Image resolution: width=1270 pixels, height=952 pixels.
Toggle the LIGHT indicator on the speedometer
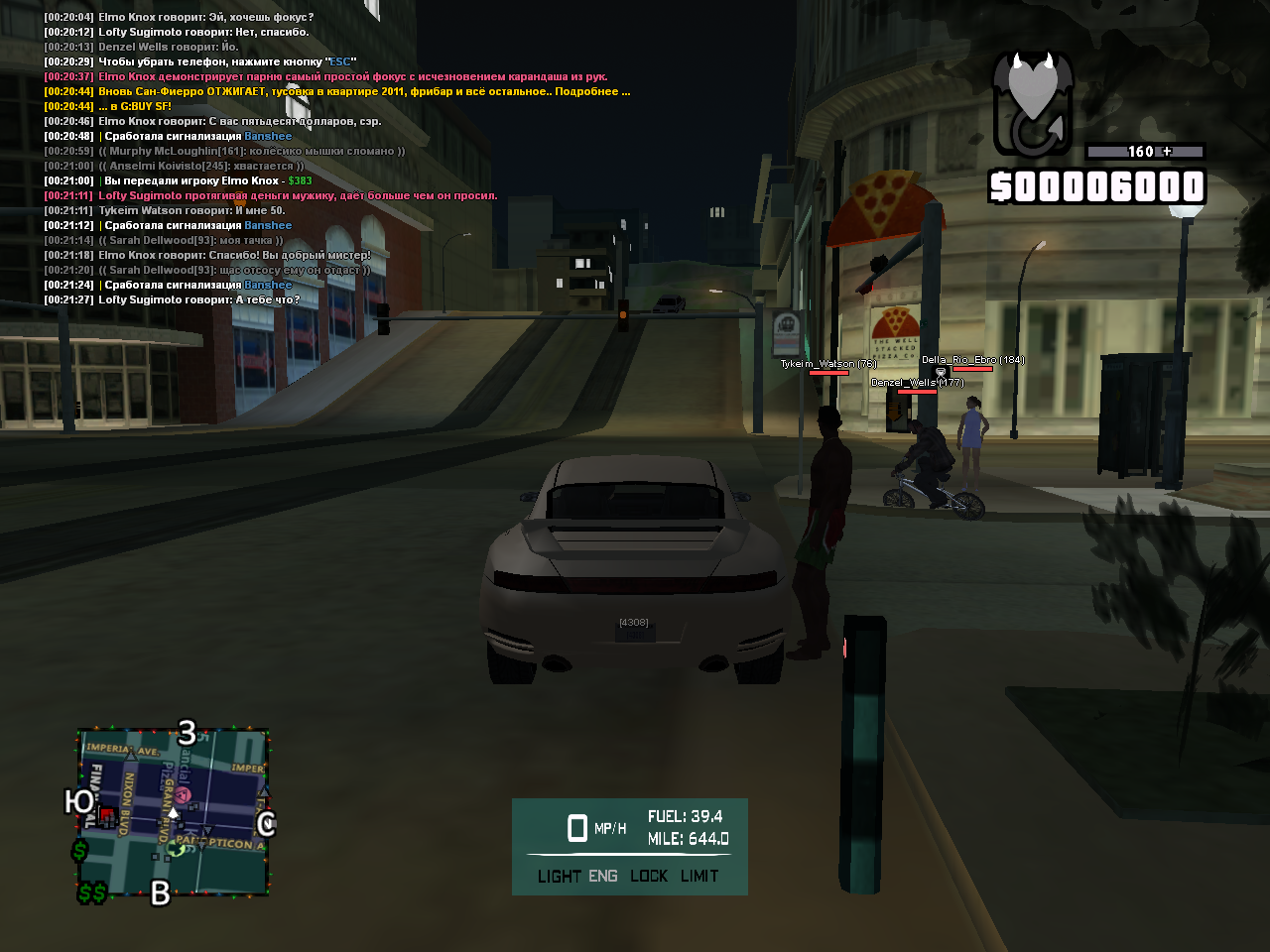(x=559, y=877)
